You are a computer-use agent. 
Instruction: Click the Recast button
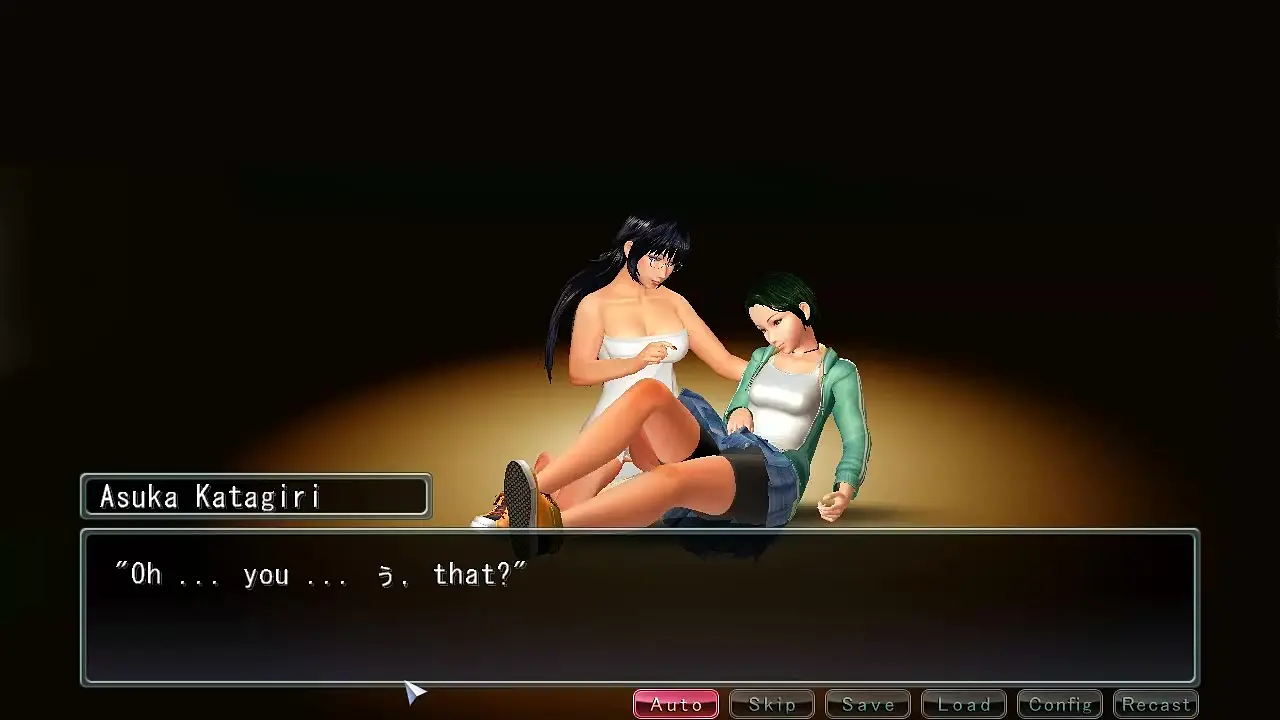click(1156, 704)
